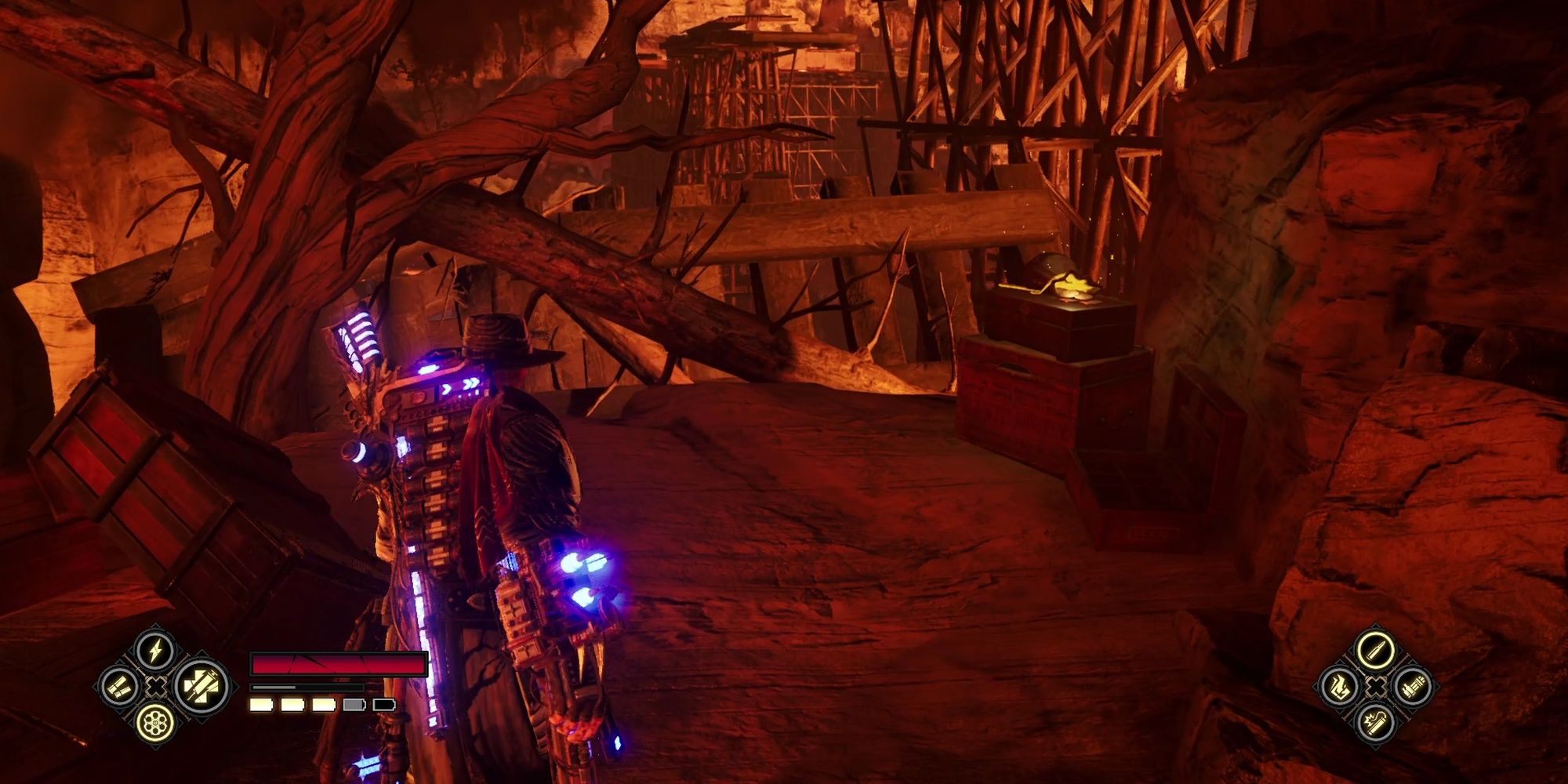Select the shotgun shells icon

[120, 688]
